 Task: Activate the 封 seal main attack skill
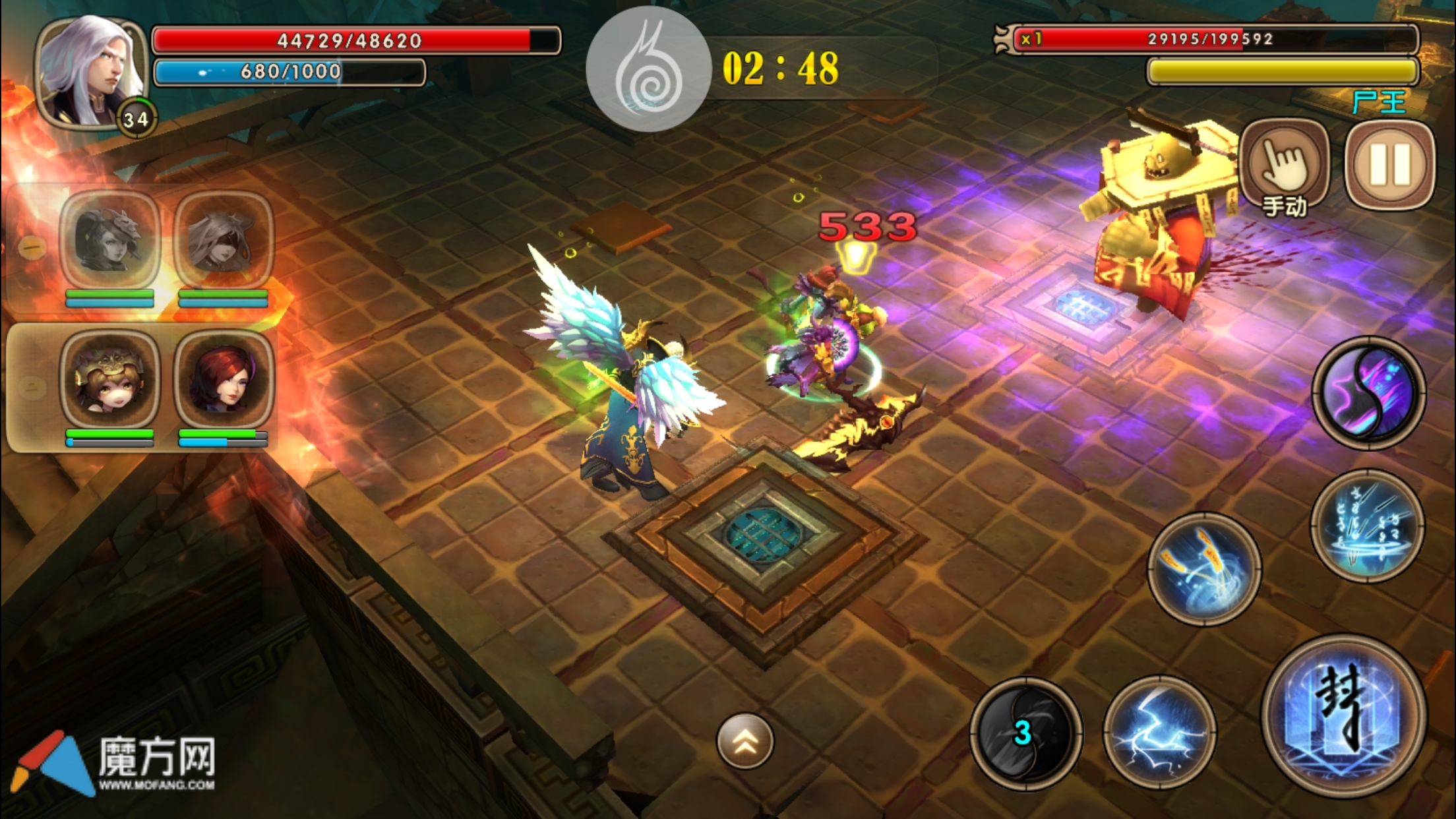click(x=1344, y=715)
